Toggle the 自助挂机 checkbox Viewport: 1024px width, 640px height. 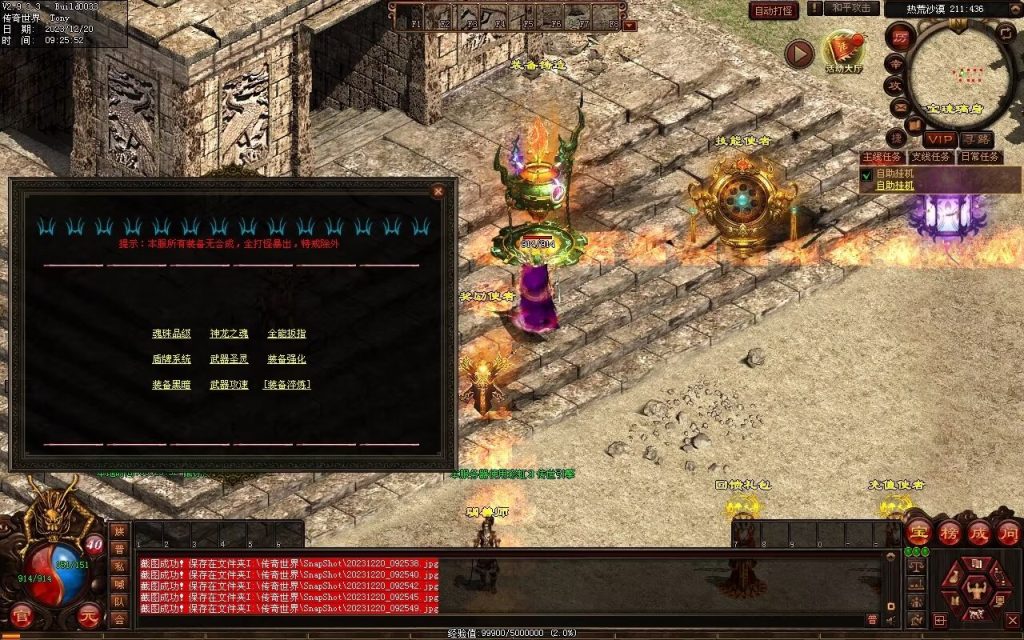866,174
